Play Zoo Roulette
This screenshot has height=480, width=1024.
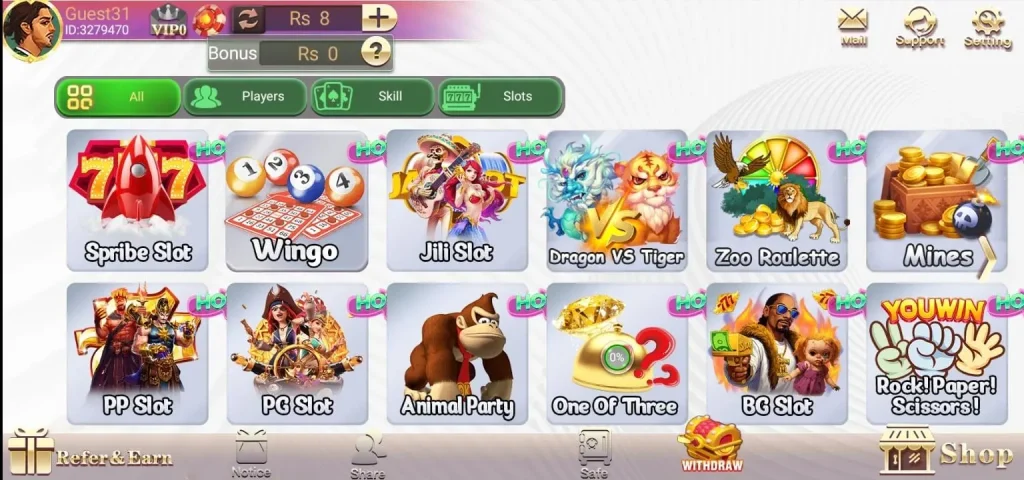[777, 201]
